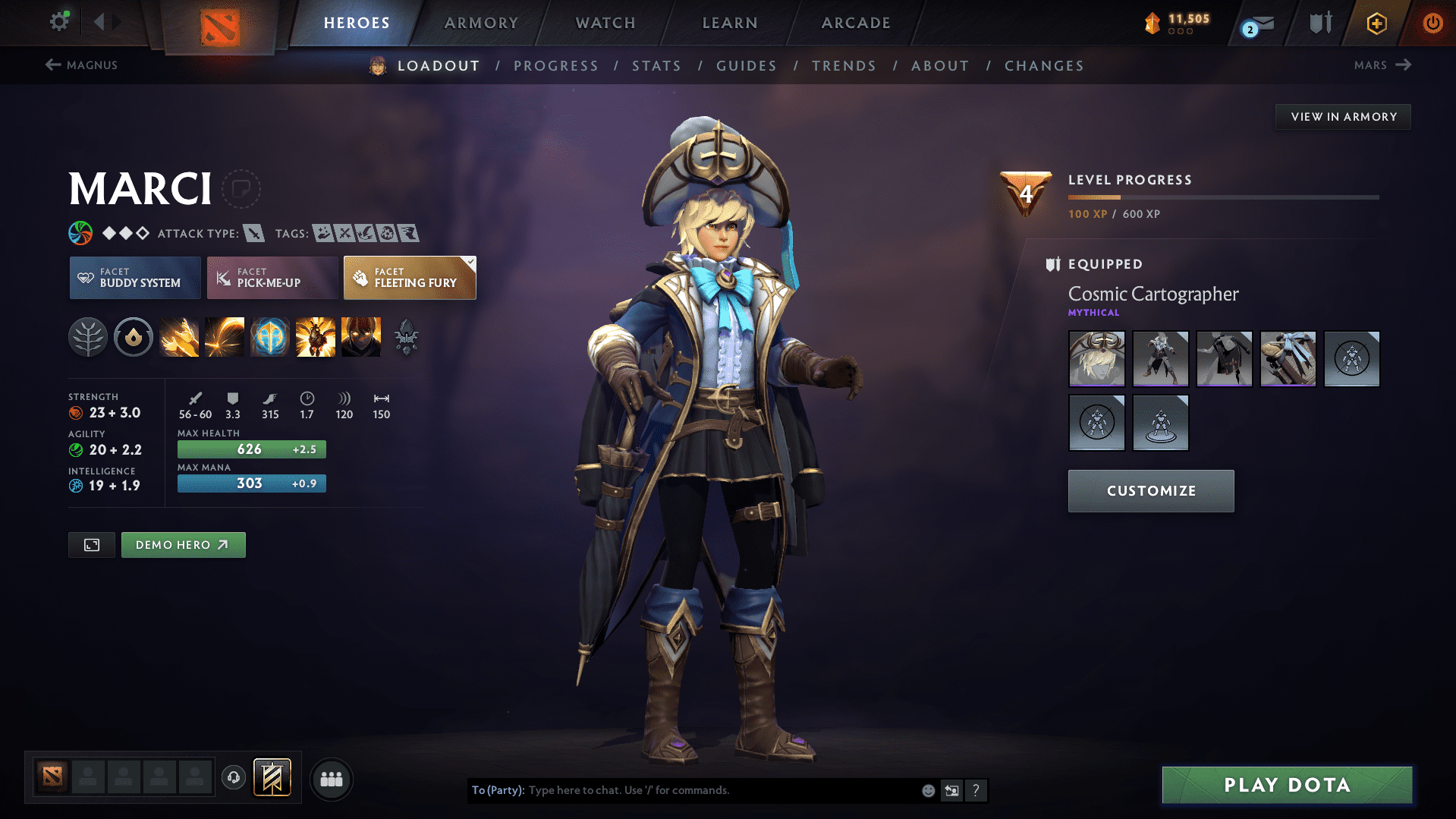Switch to the Trends subtab

click(844, 66)
